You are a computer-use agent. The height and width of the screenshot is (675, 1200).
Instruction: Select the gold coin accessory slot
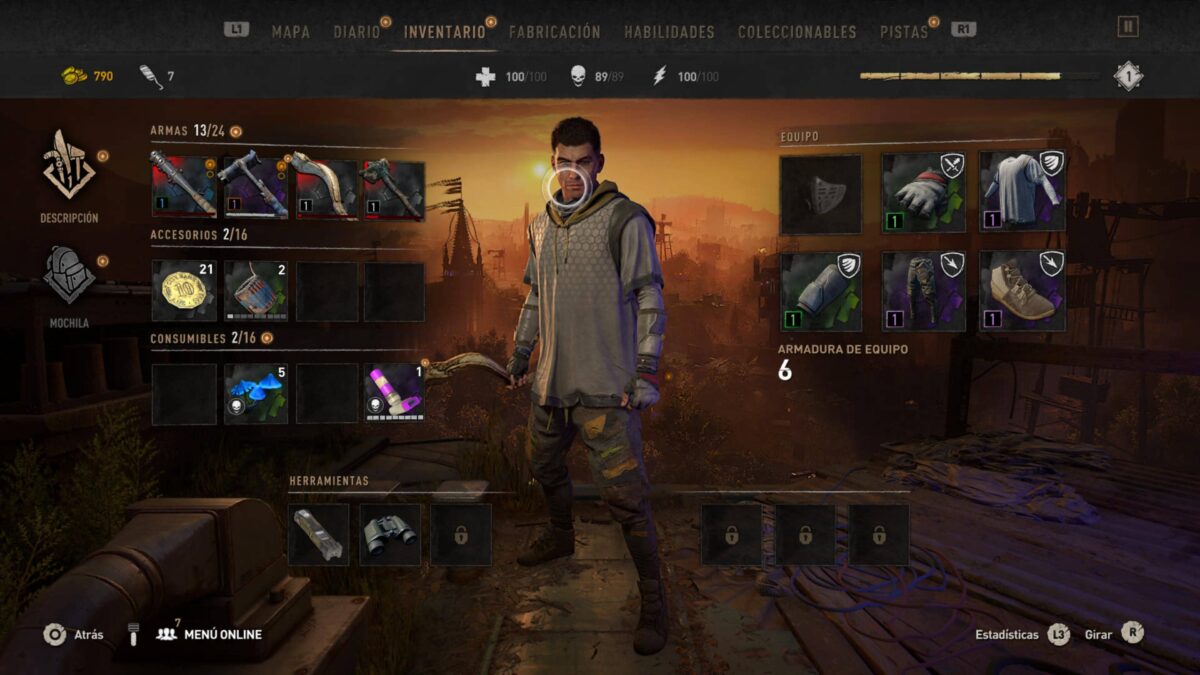(x=184, y=291)
